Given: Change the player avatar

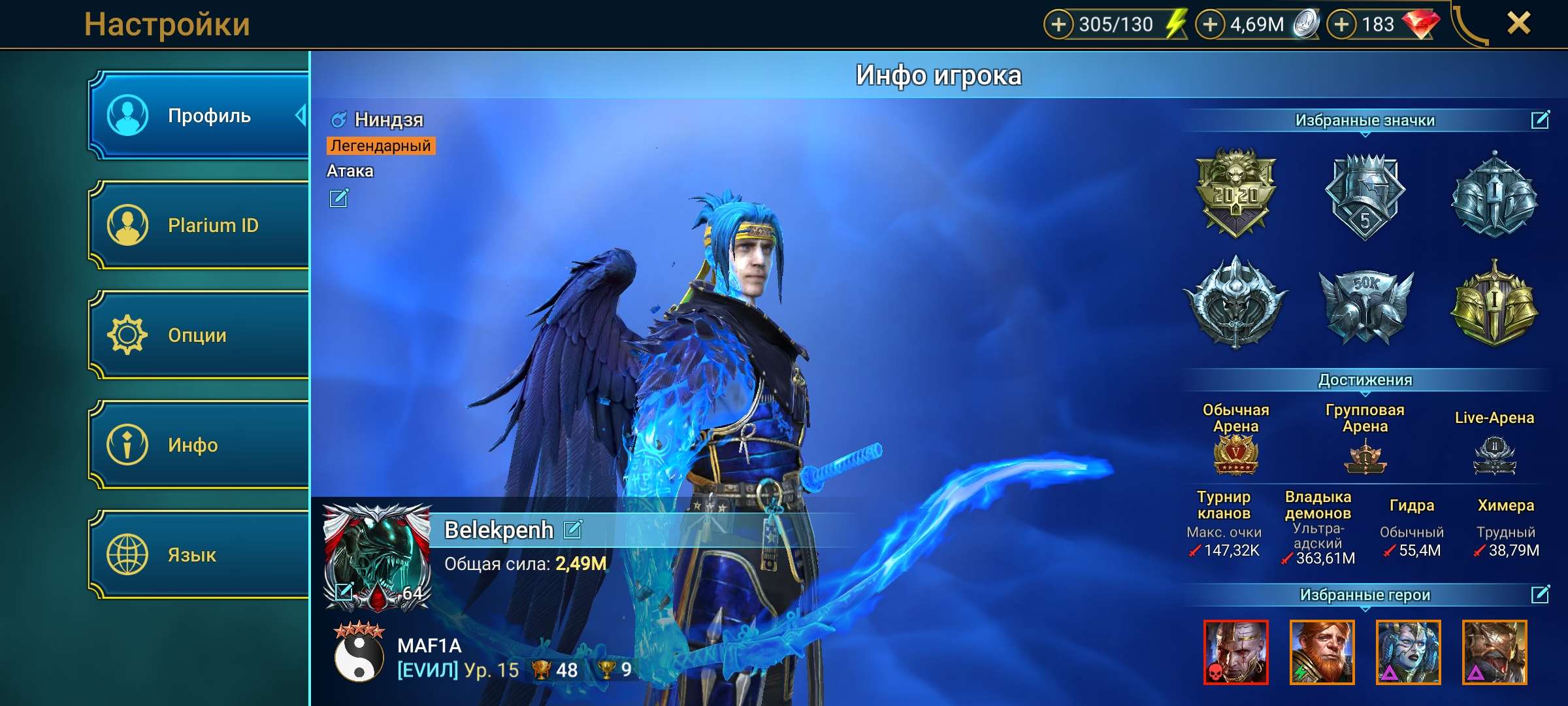Looking at the screenshot, I should 344,592.
